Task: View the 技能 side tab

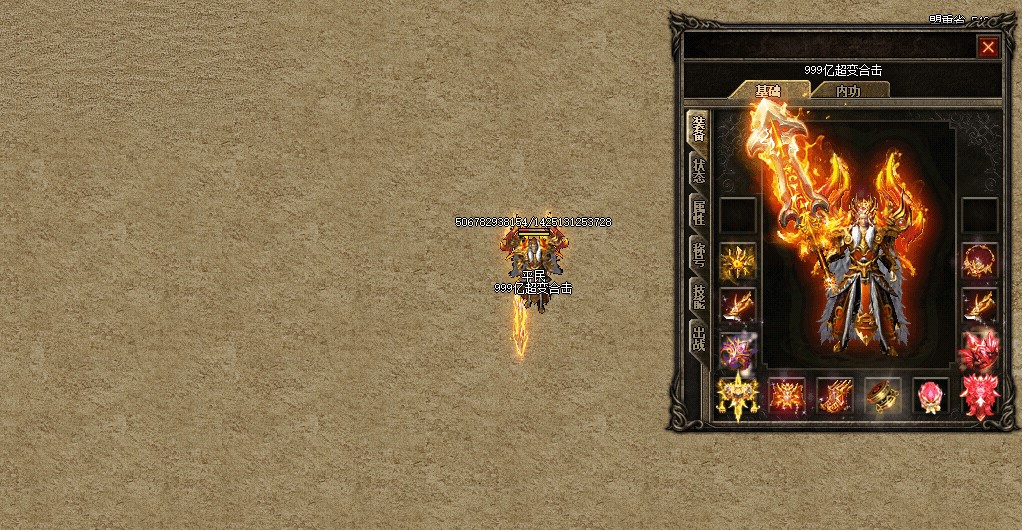Action: click(699, 295)
